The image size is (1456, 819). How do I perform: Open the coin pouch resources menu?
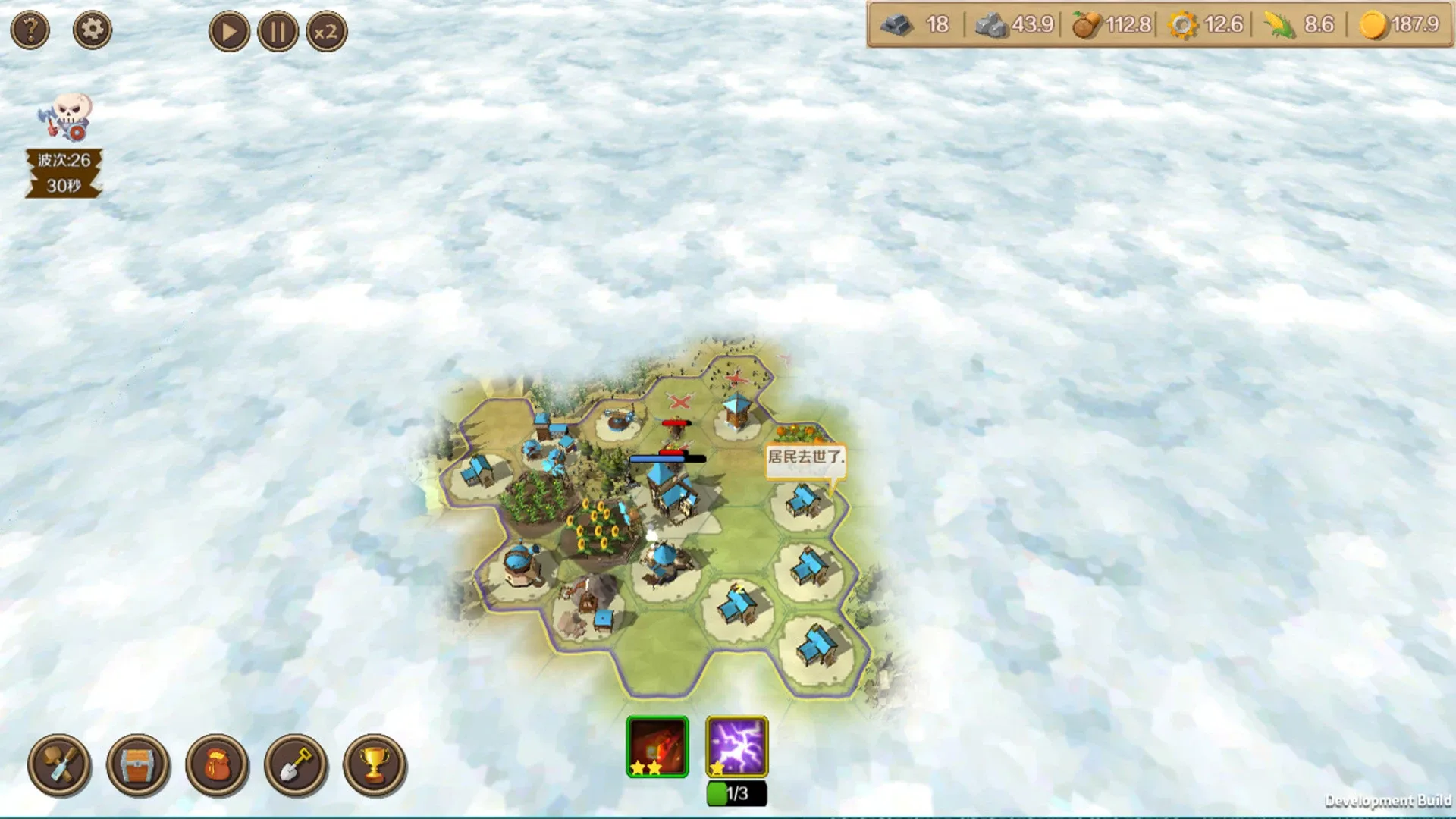click(x=218, y=766)
